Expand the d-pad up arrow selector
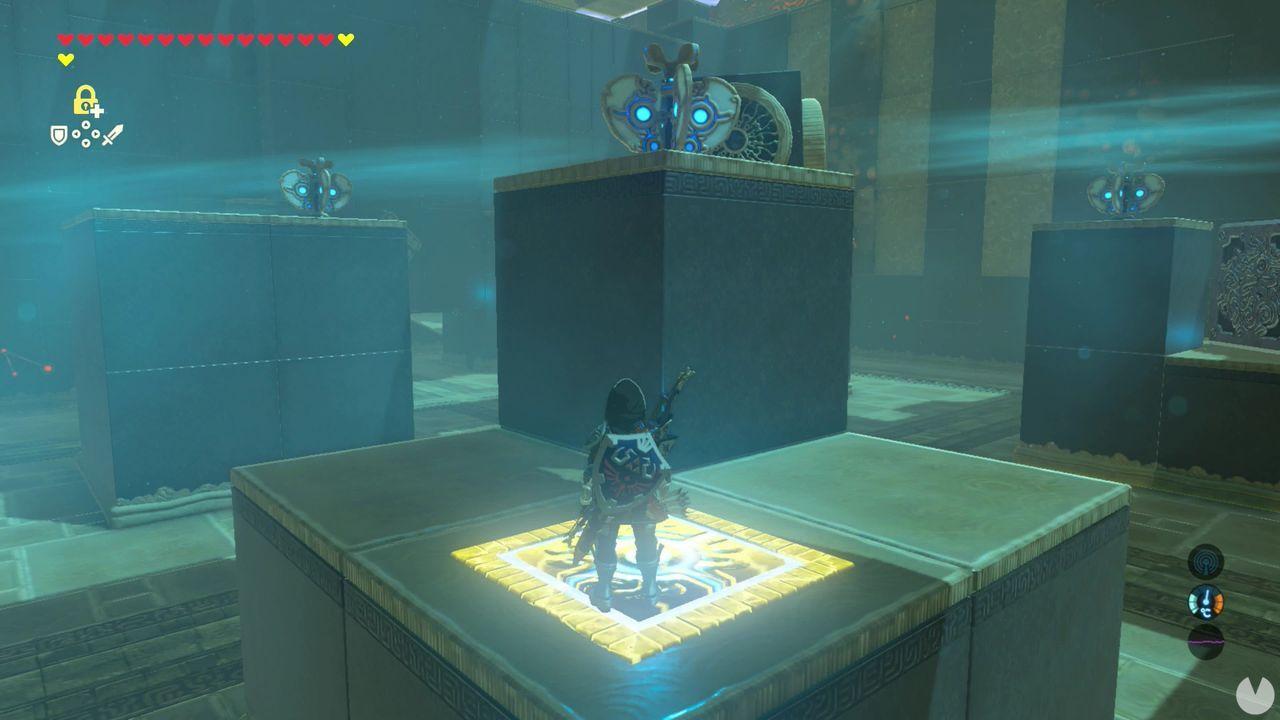1280x720 pixels. (85, 124)
